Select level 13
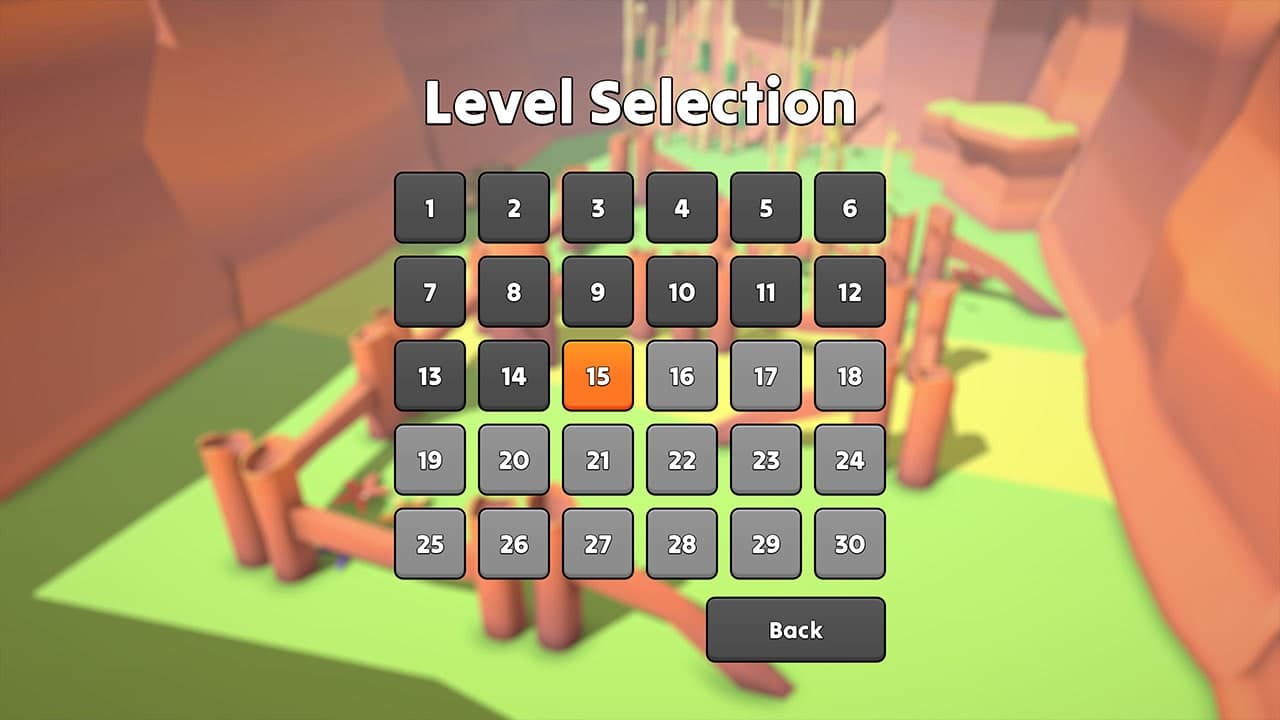Image resolution: width=1280 pixels, height=720 pixels. [x=430, y=377]
